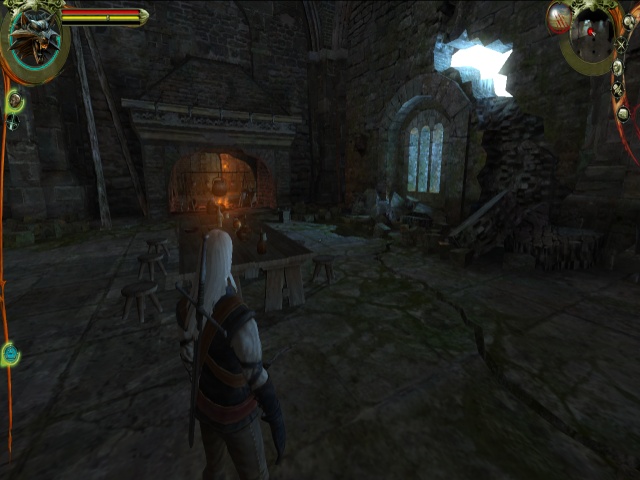The width and height of the screenshot is (640, 480).
Task: Activate the blue glowing sign icon
Action: 11,353
